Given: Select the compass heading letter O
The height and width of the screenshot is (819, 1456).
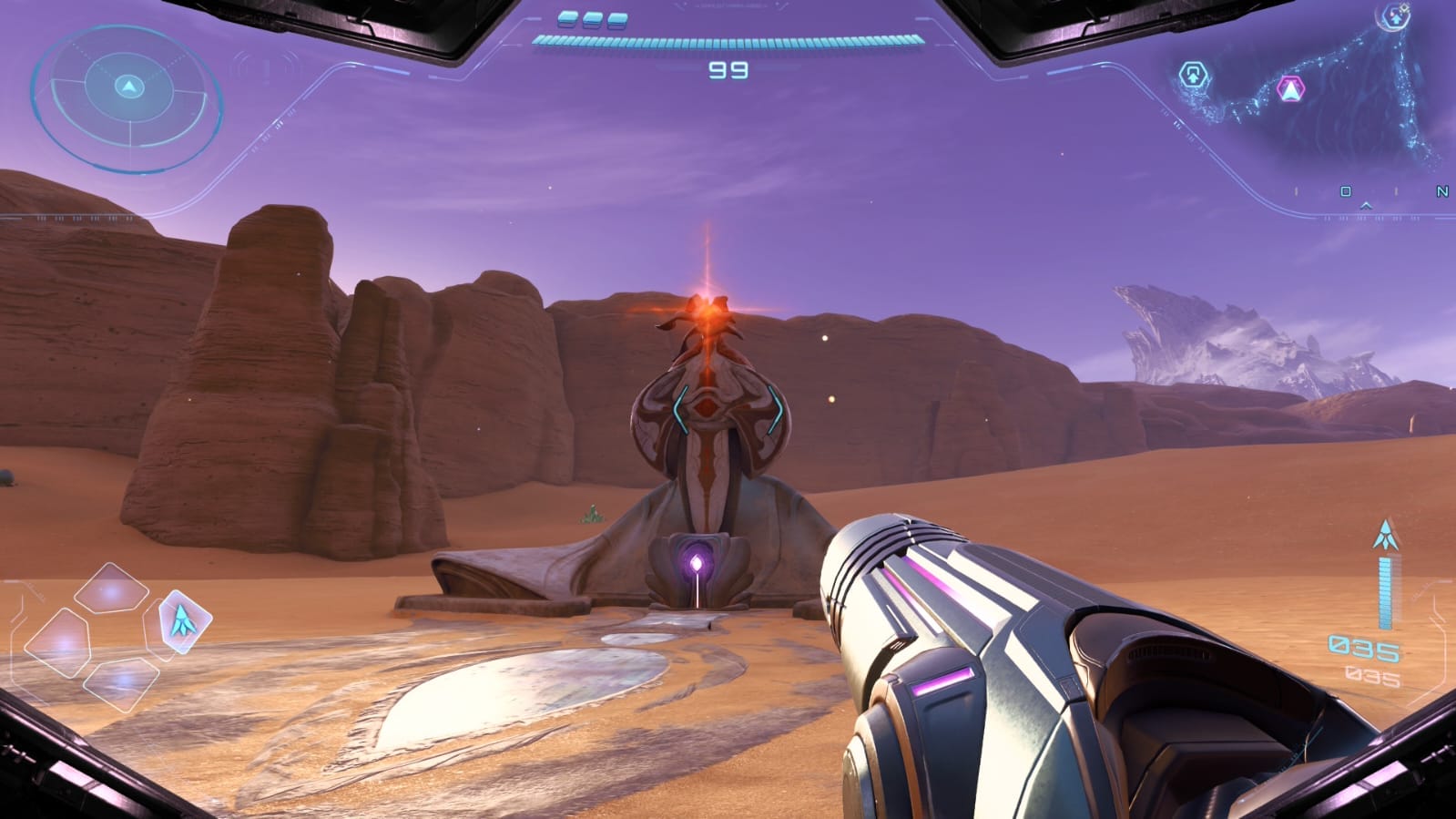Looking at the screenshot, I should (1345, 191).
